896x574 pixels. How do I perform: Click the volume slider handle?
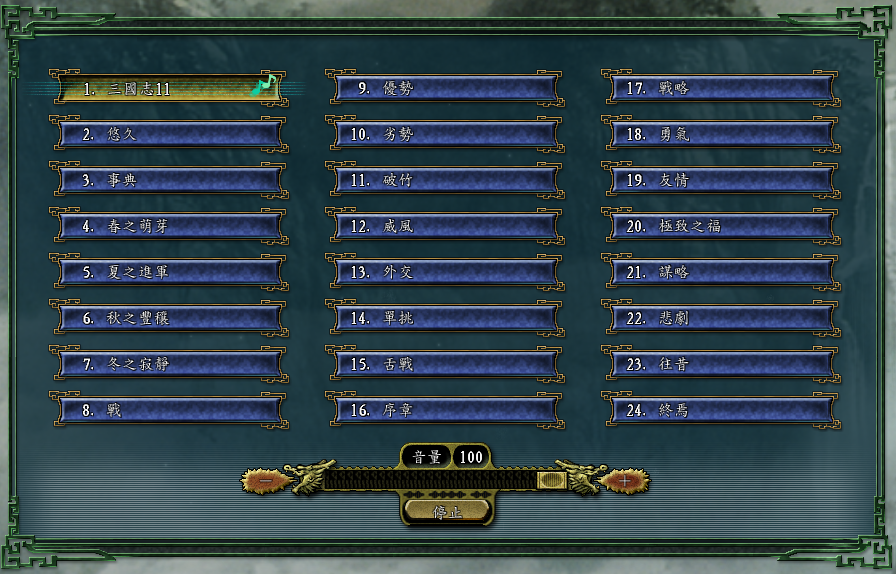551,481
